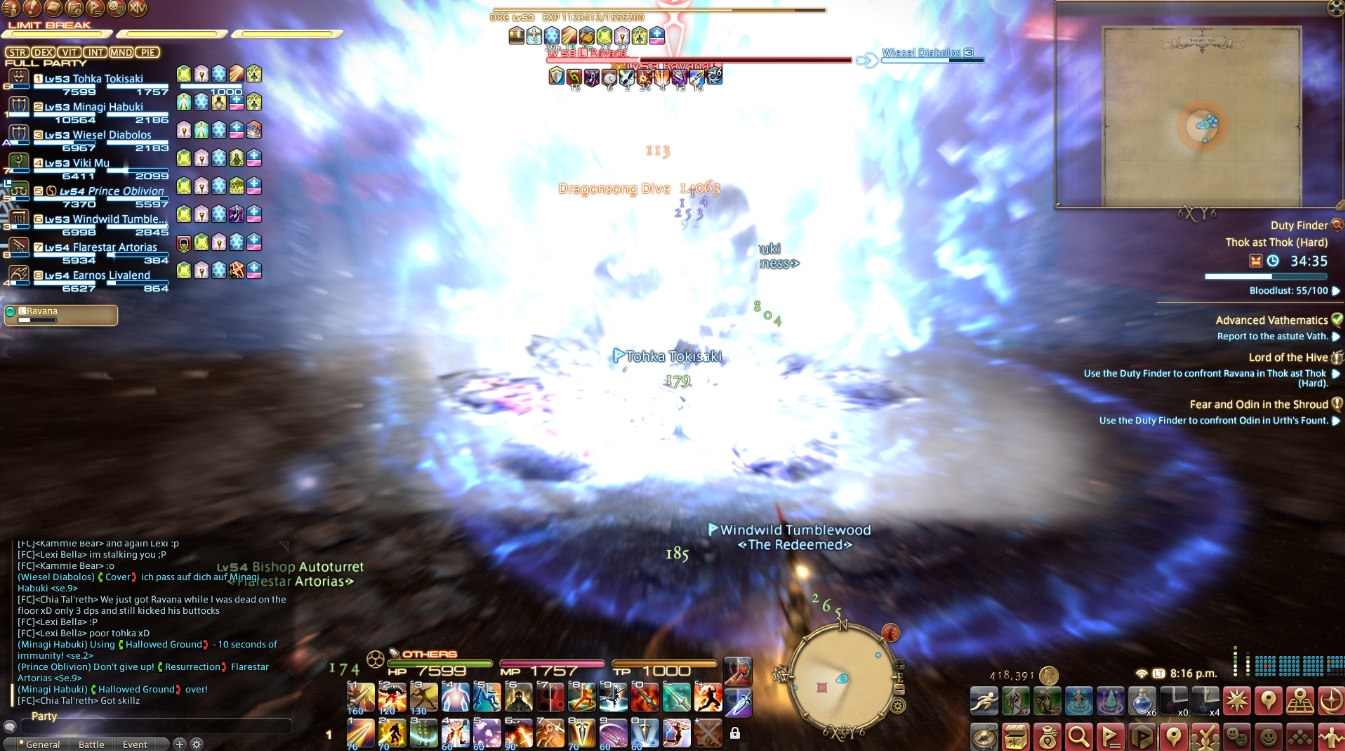Switch to the Battle chat tab

(92, 744)
